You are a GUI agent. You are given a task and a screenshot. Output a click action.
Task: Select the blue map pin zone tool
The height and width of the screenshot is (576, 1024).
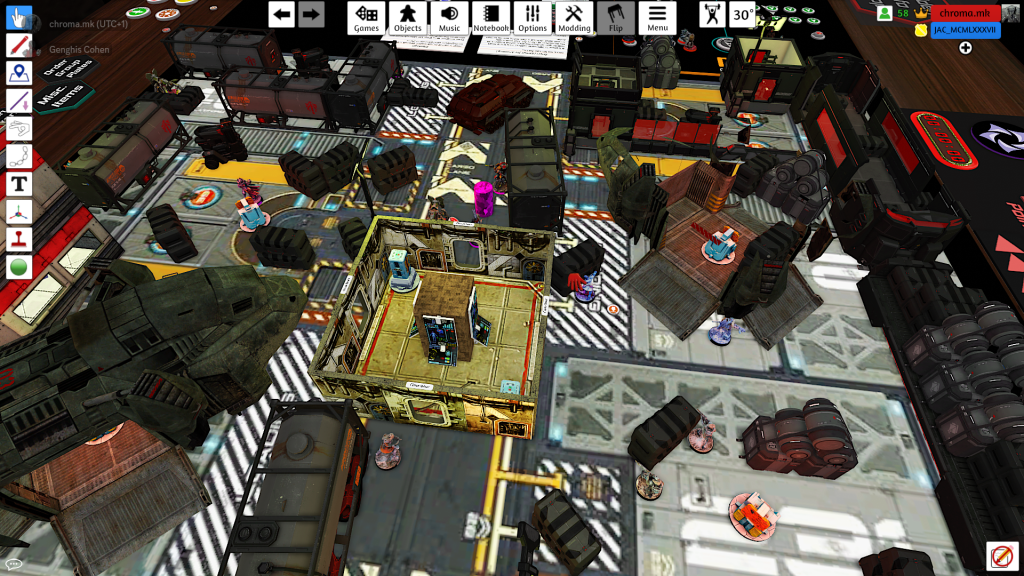pos(19,73)
